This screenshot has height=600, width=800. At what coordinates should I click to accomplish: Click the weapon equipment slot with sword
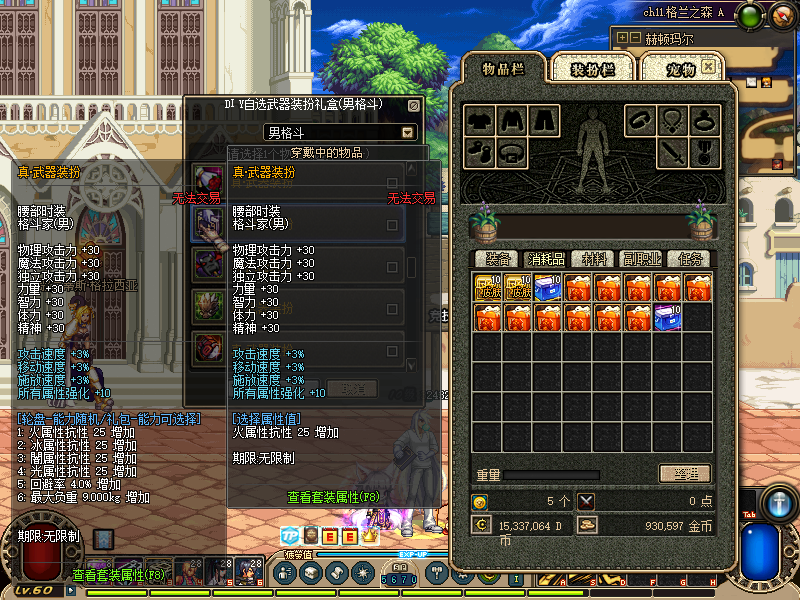(672, 154)
